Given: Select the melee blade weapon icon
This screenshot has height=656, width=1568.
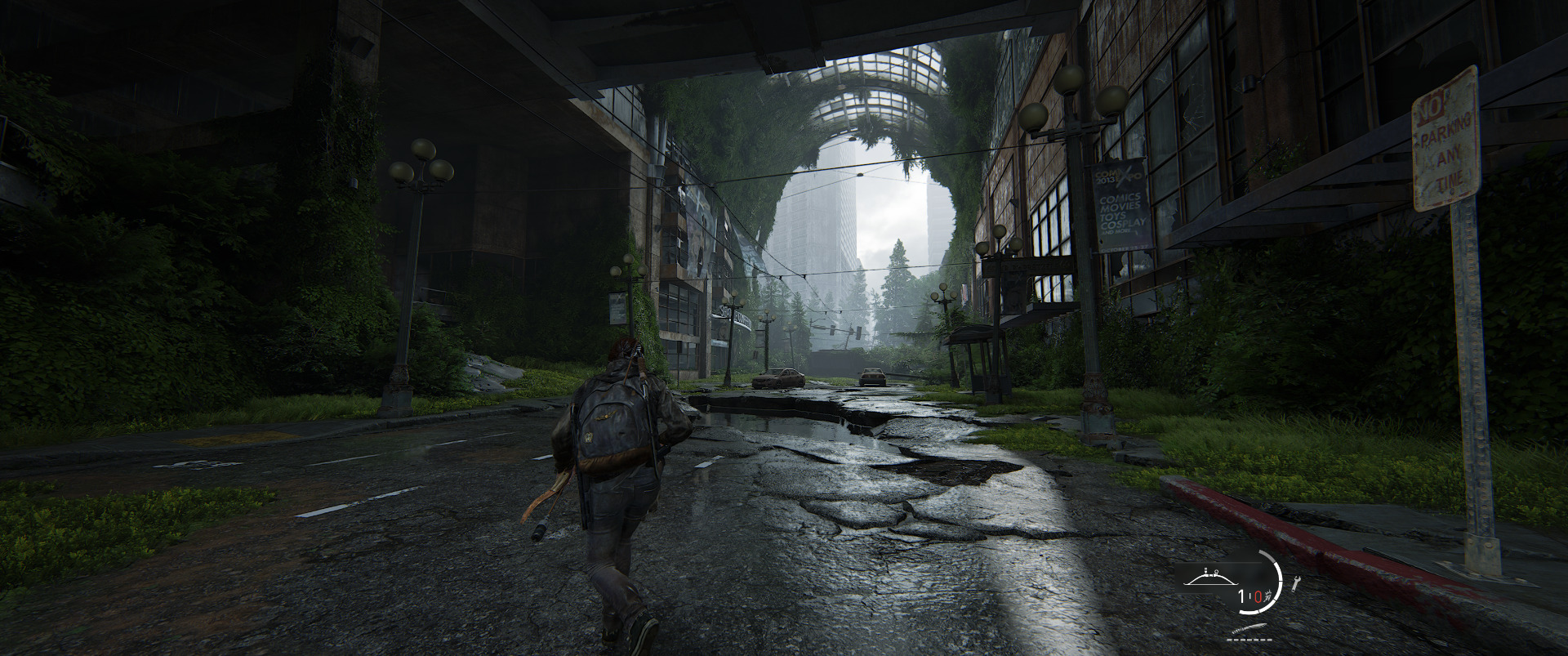Looking at the screenshot, I should tap(1248, 629).
